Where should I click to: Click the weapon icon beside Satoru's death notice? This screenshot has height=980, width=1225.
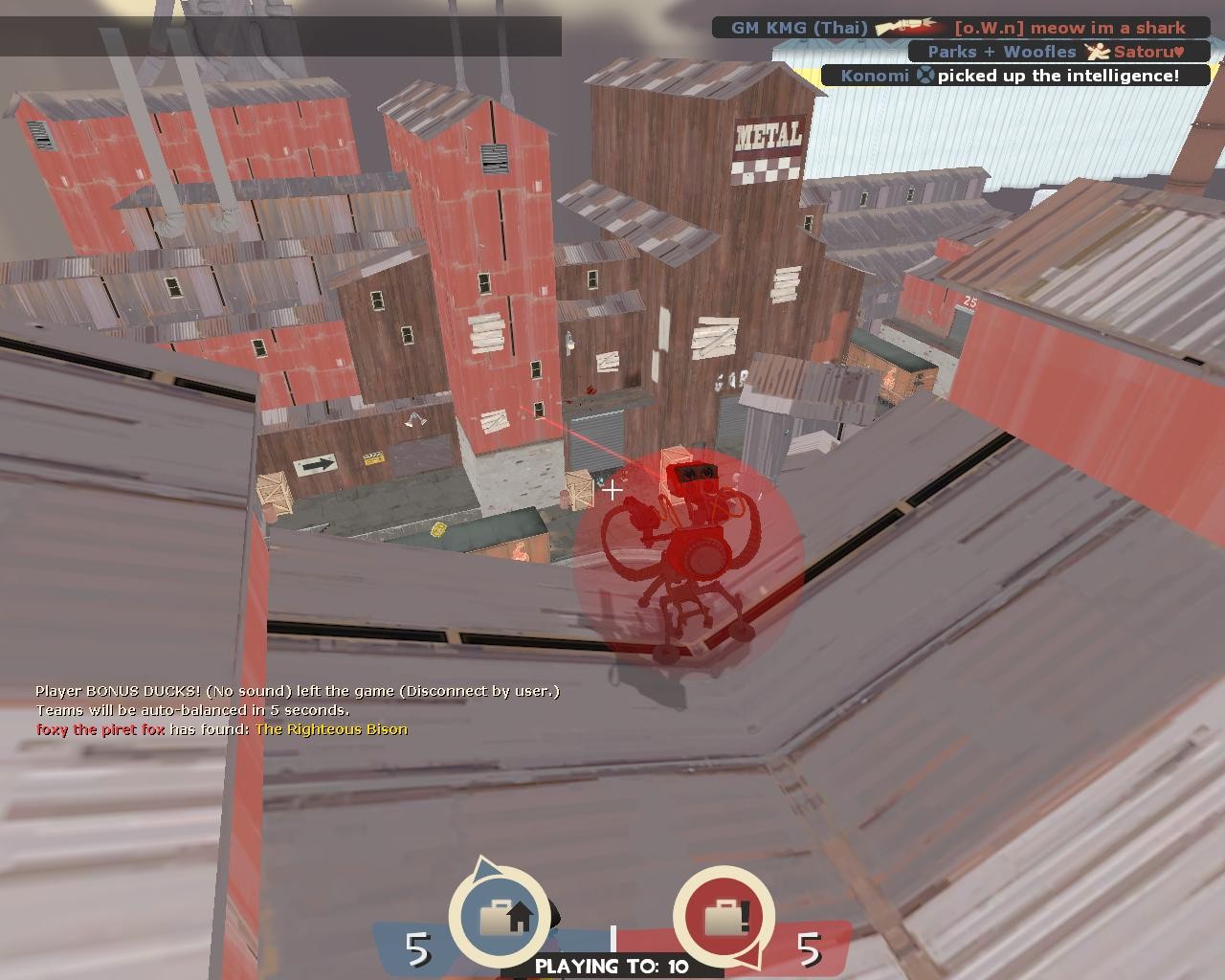click(1099, 52)
